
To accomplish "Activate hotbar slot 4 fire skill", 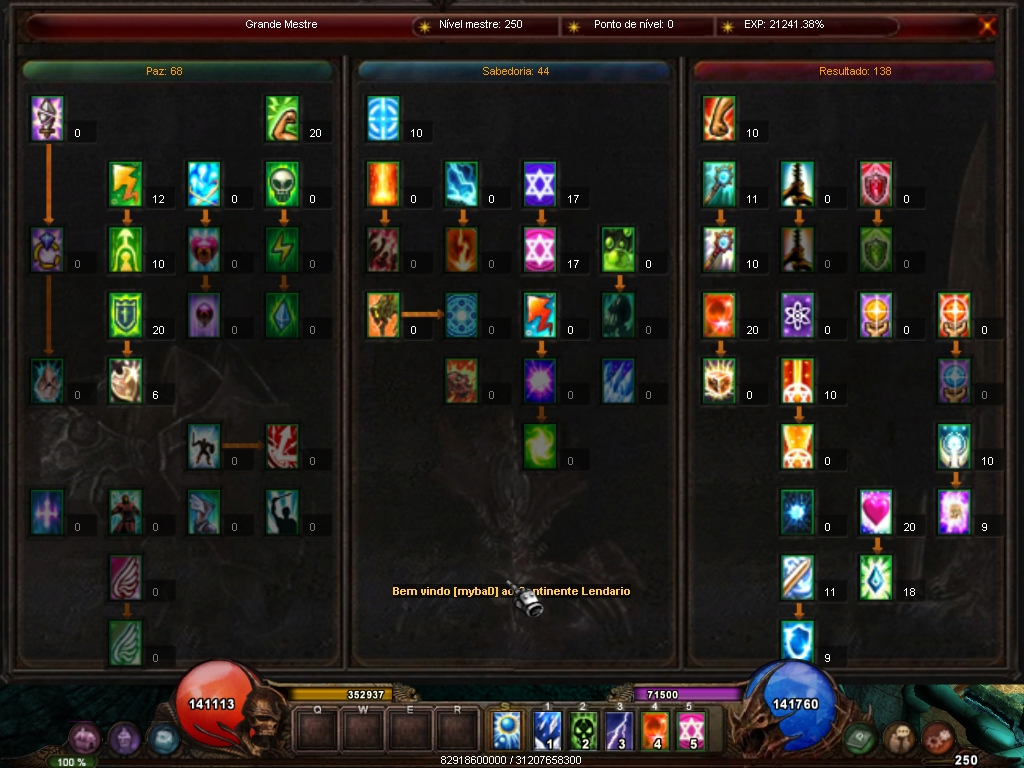I will pyautogui.click(x=655, y=730).
